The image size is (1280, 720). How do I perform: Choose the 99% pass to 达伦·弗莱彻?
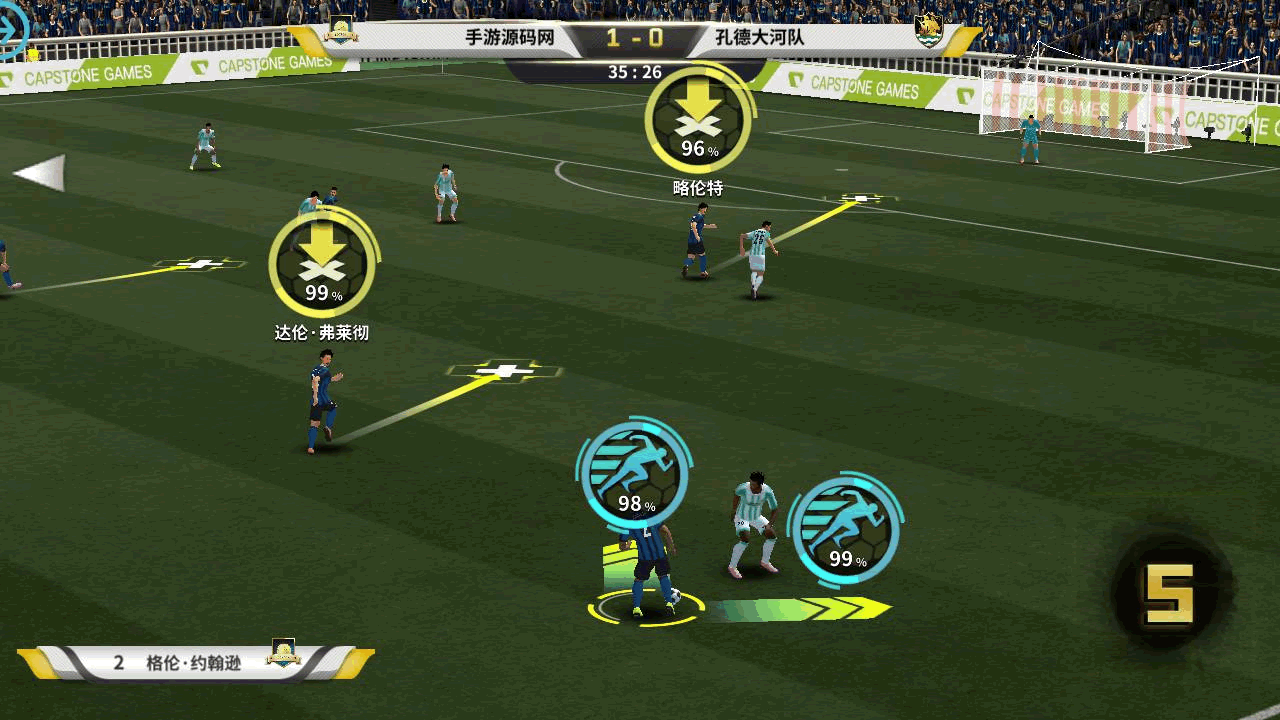323,264
